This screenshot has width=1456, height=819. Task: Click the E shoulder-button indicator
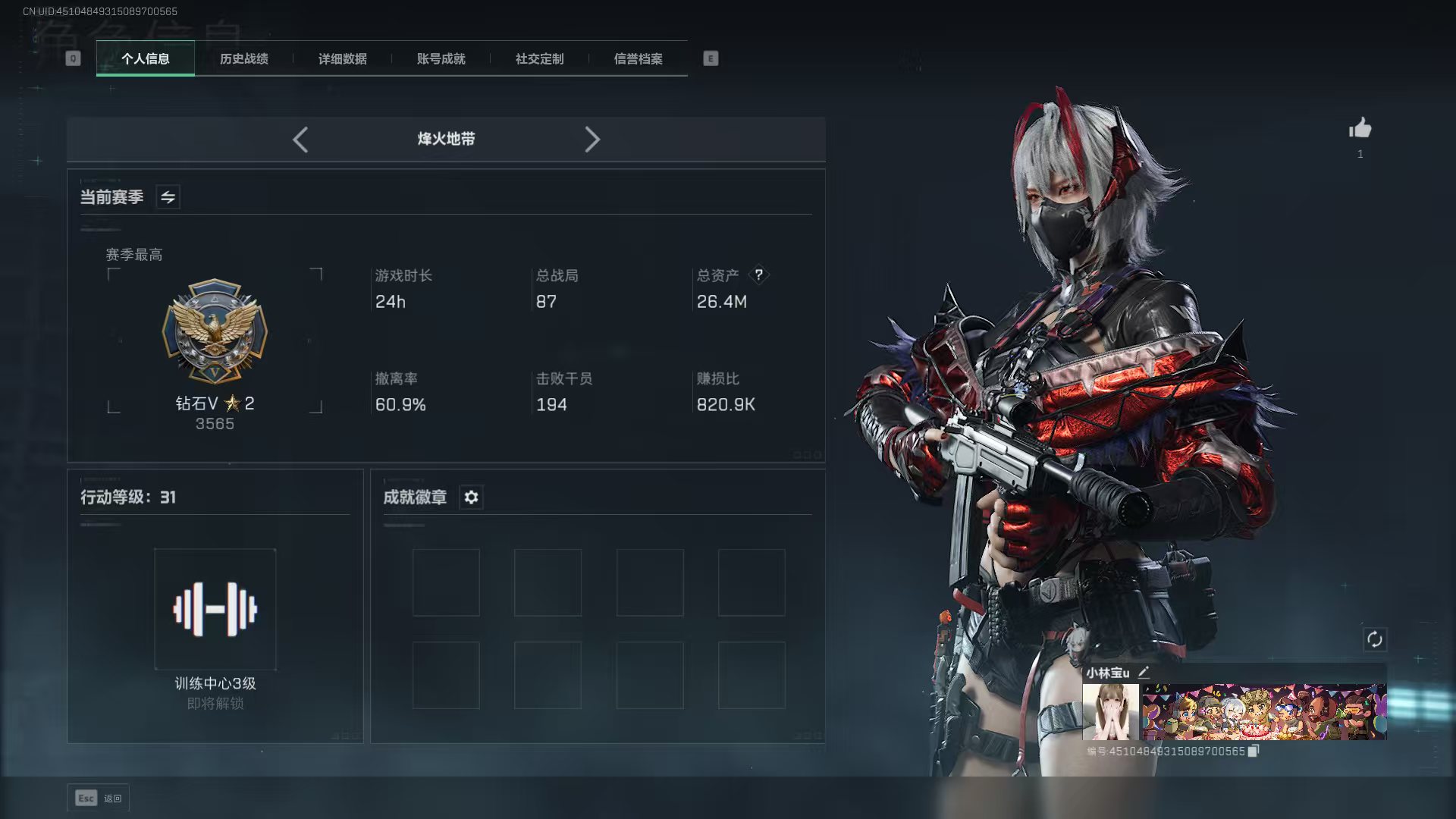(710, 58)
